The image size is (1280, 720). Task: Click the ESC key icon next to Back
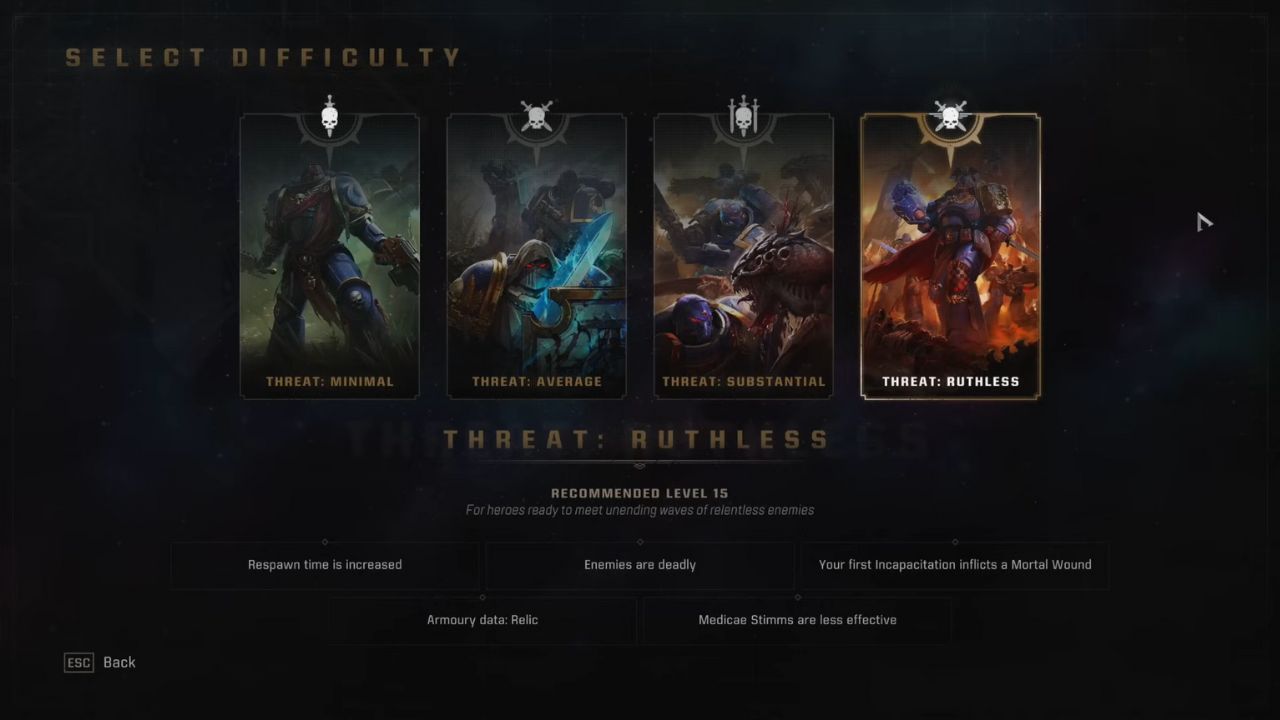[x=78, y=662]
